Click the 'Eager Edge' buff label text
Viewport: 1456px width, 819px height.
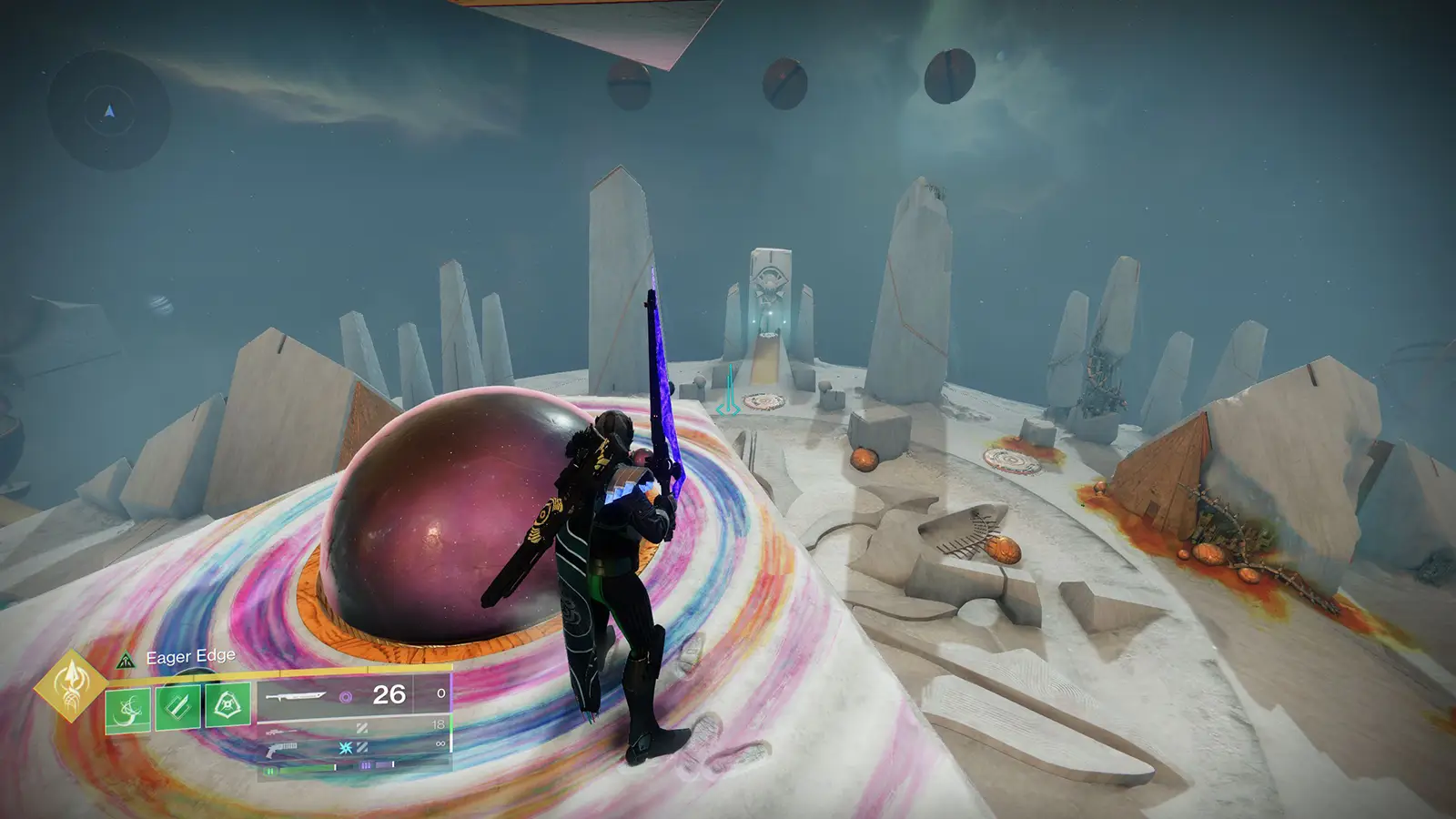(x=191, y=656)
